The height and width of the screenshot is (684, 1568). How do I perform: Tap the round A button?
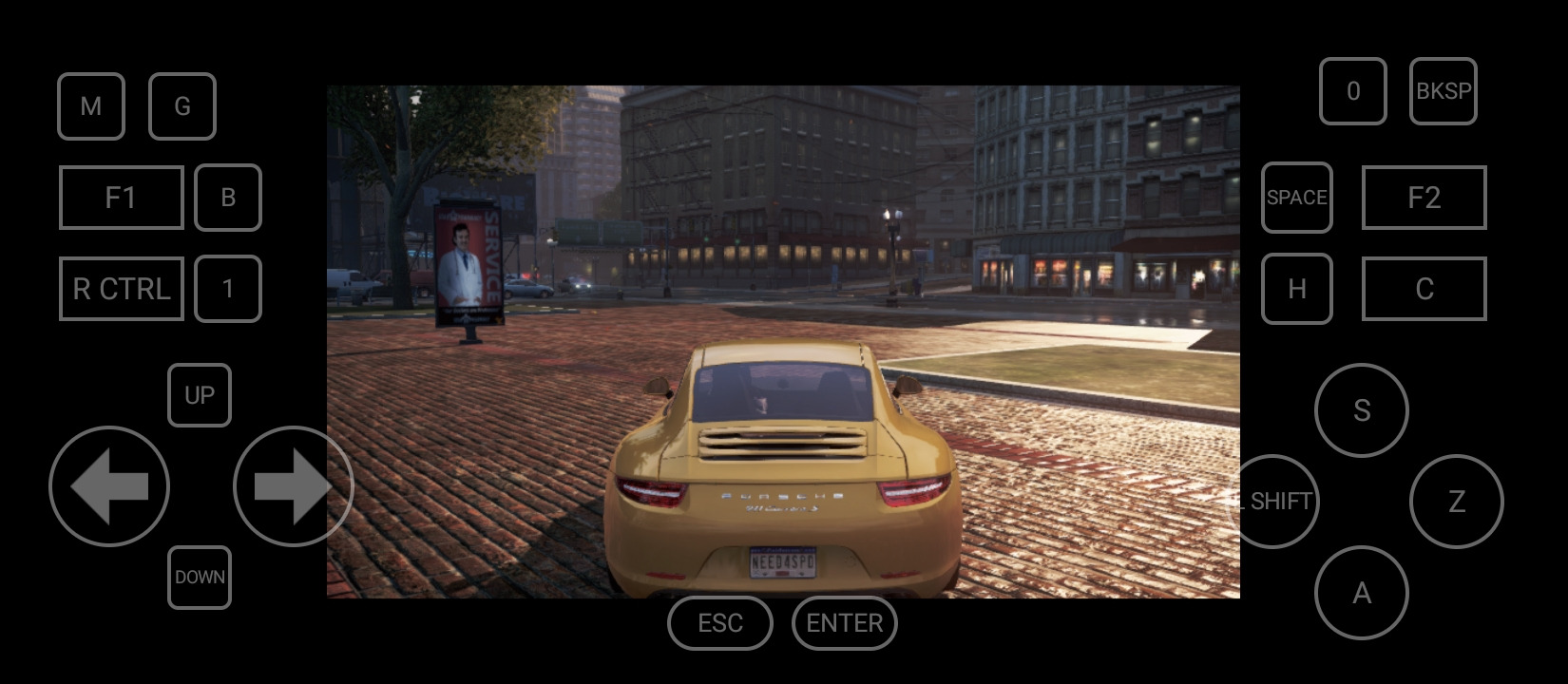tap(1362, 593)
